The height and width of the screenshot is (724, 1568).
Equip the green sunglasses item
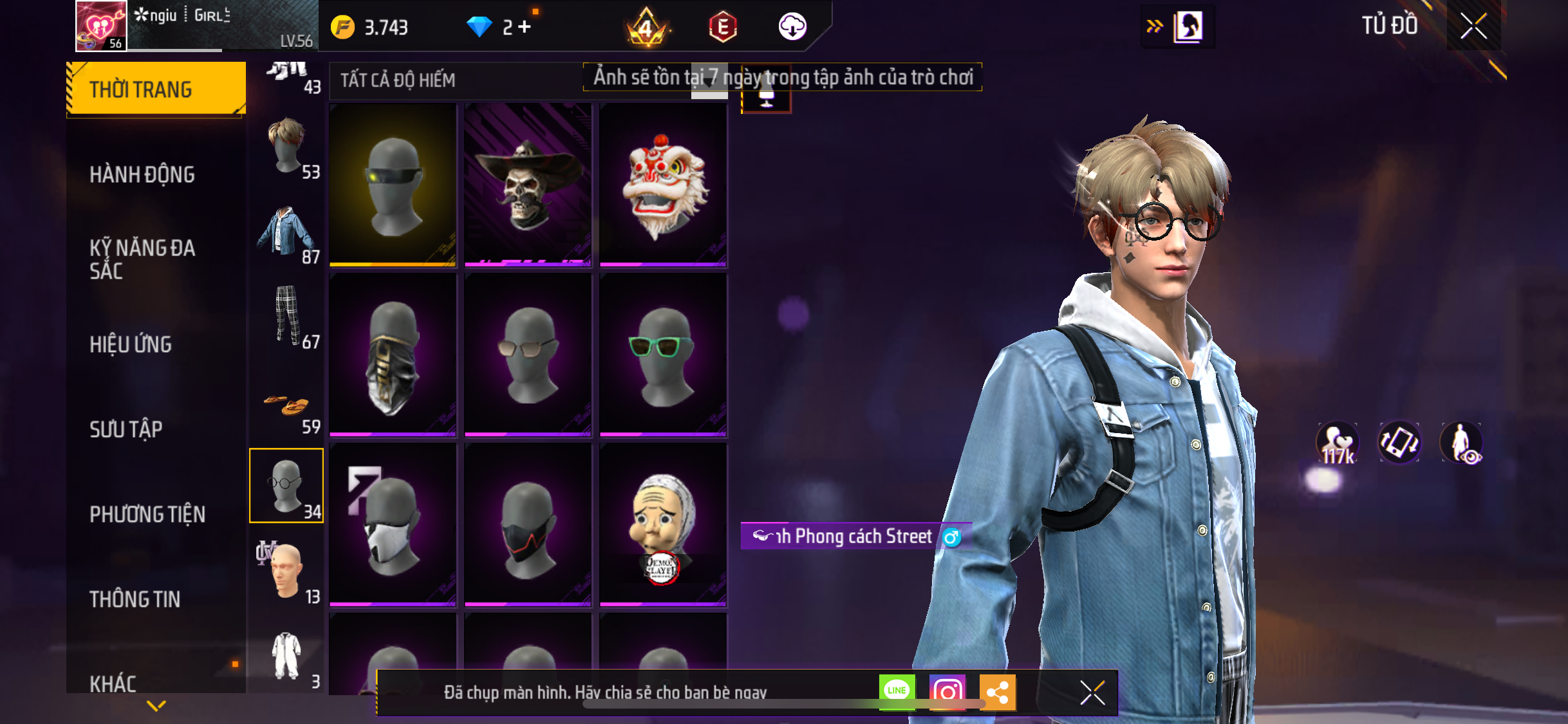click(663, 355)
